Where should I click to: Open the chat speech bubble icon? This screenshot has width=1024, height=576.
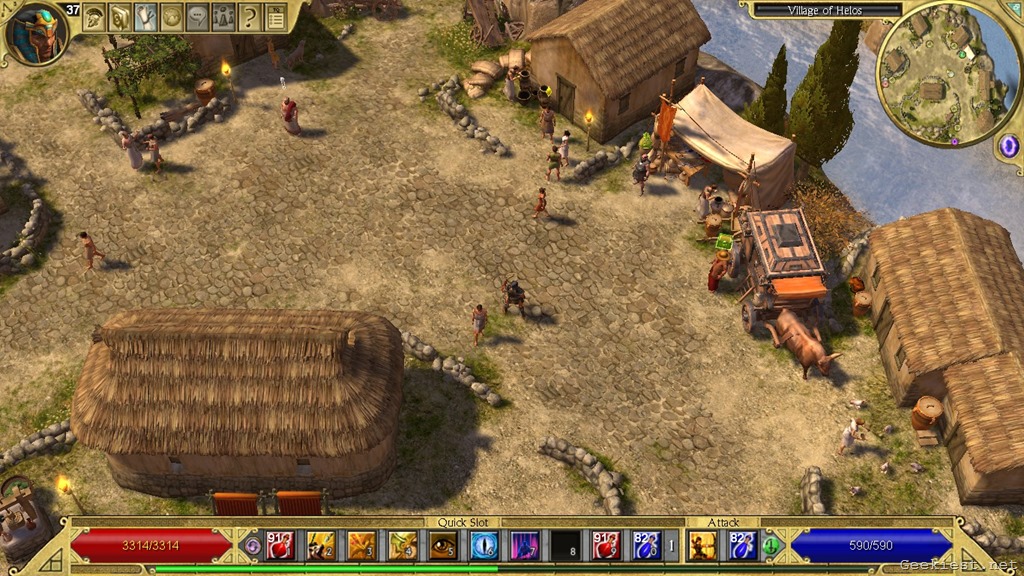point(198,17)
